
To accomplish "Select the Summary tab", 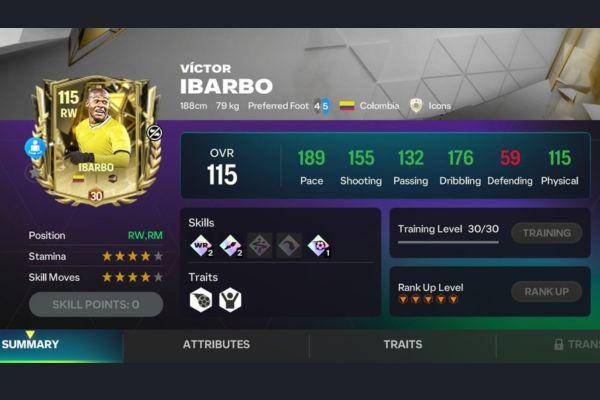I will click(30, 344).
